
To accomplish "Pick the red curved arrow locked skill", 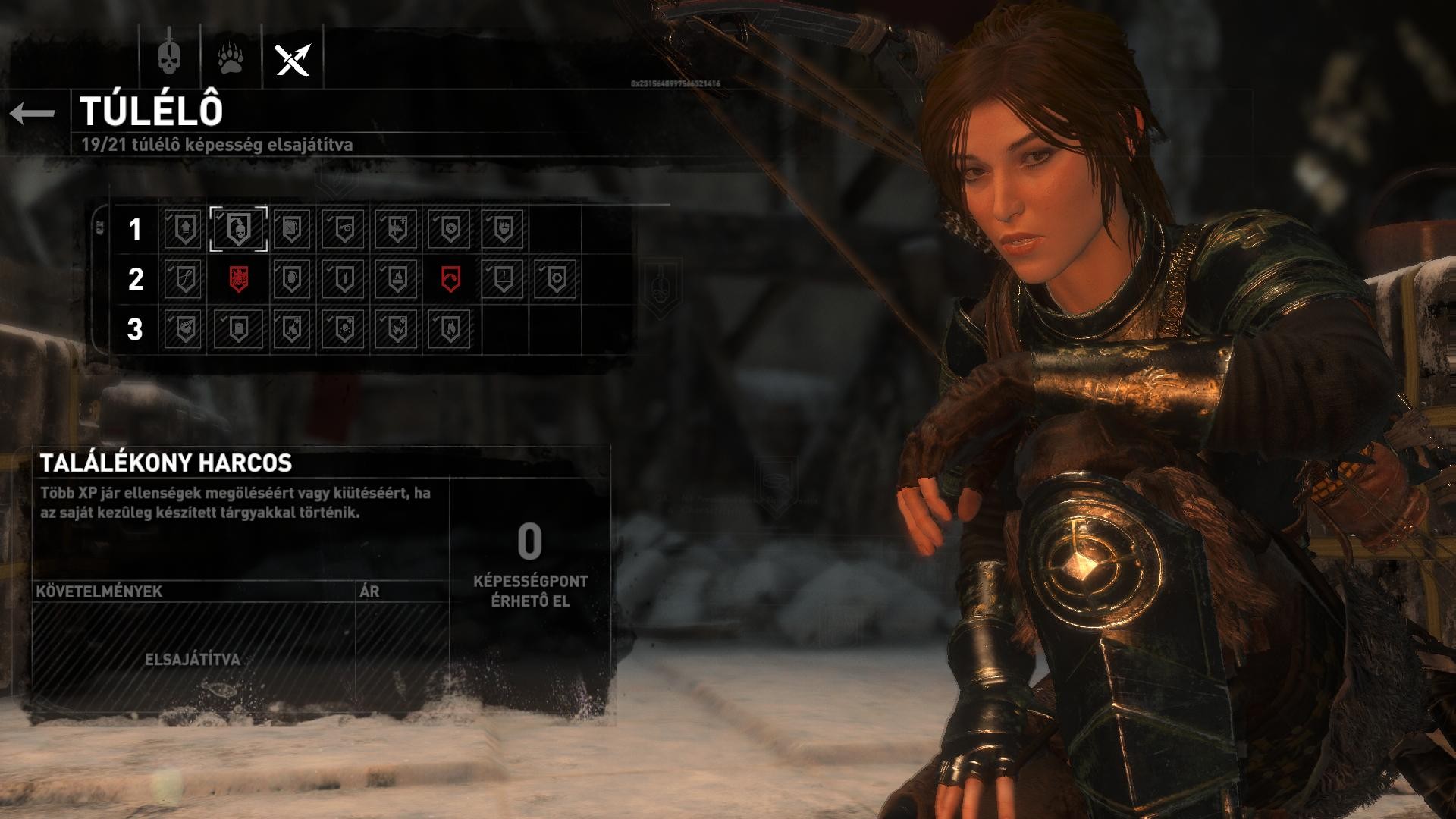I will (x=450, y=279).
